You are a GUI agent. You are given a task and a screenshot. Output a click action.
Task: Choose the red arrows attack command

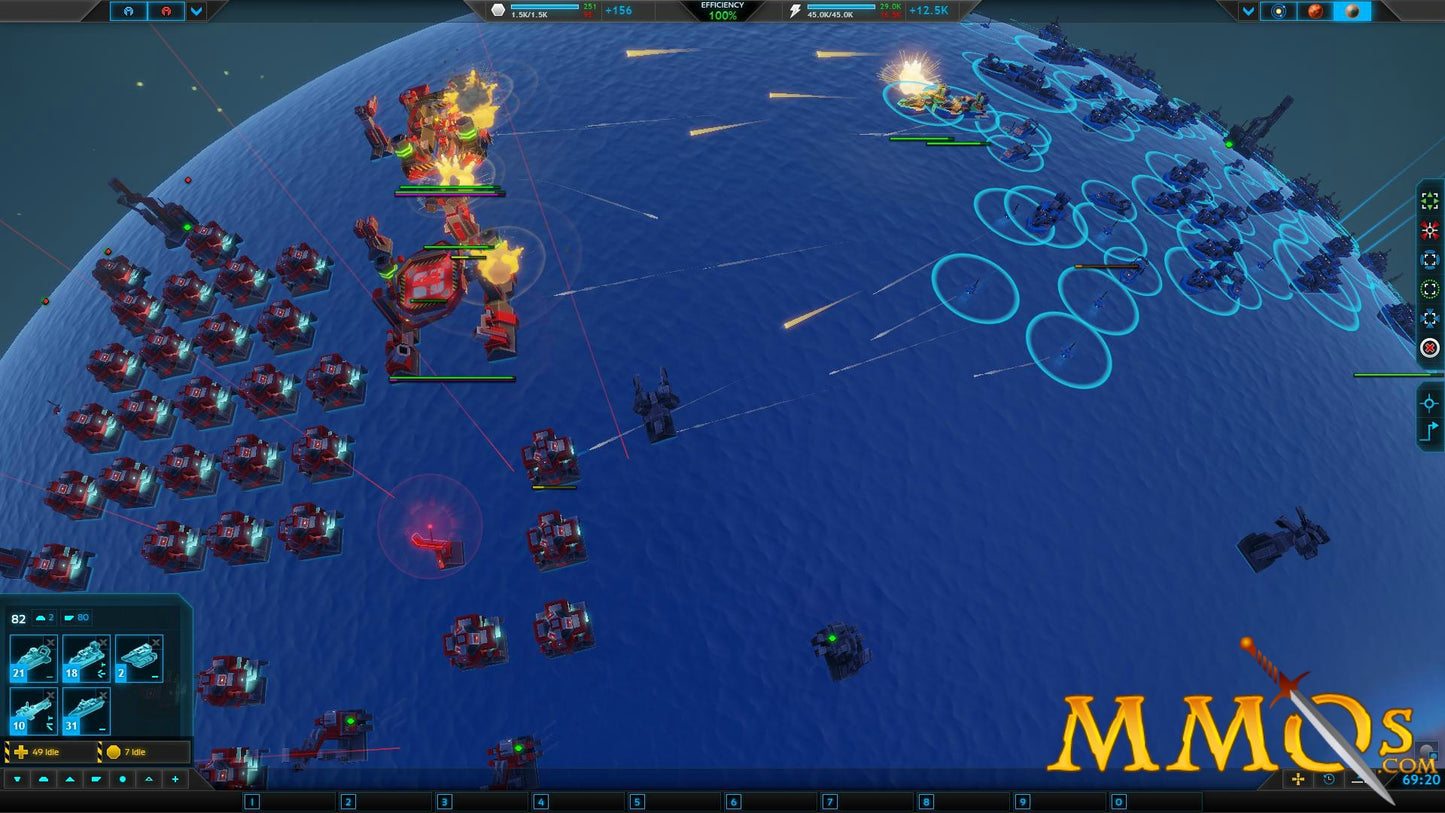[x=1430, y=230]
